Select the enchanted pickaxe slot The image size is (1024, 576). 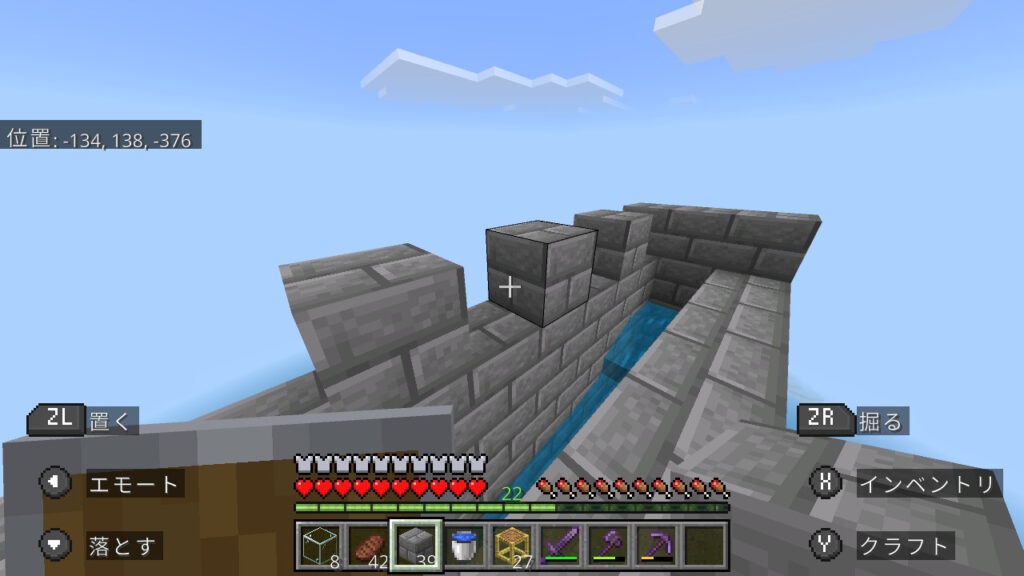pos(654,545)
